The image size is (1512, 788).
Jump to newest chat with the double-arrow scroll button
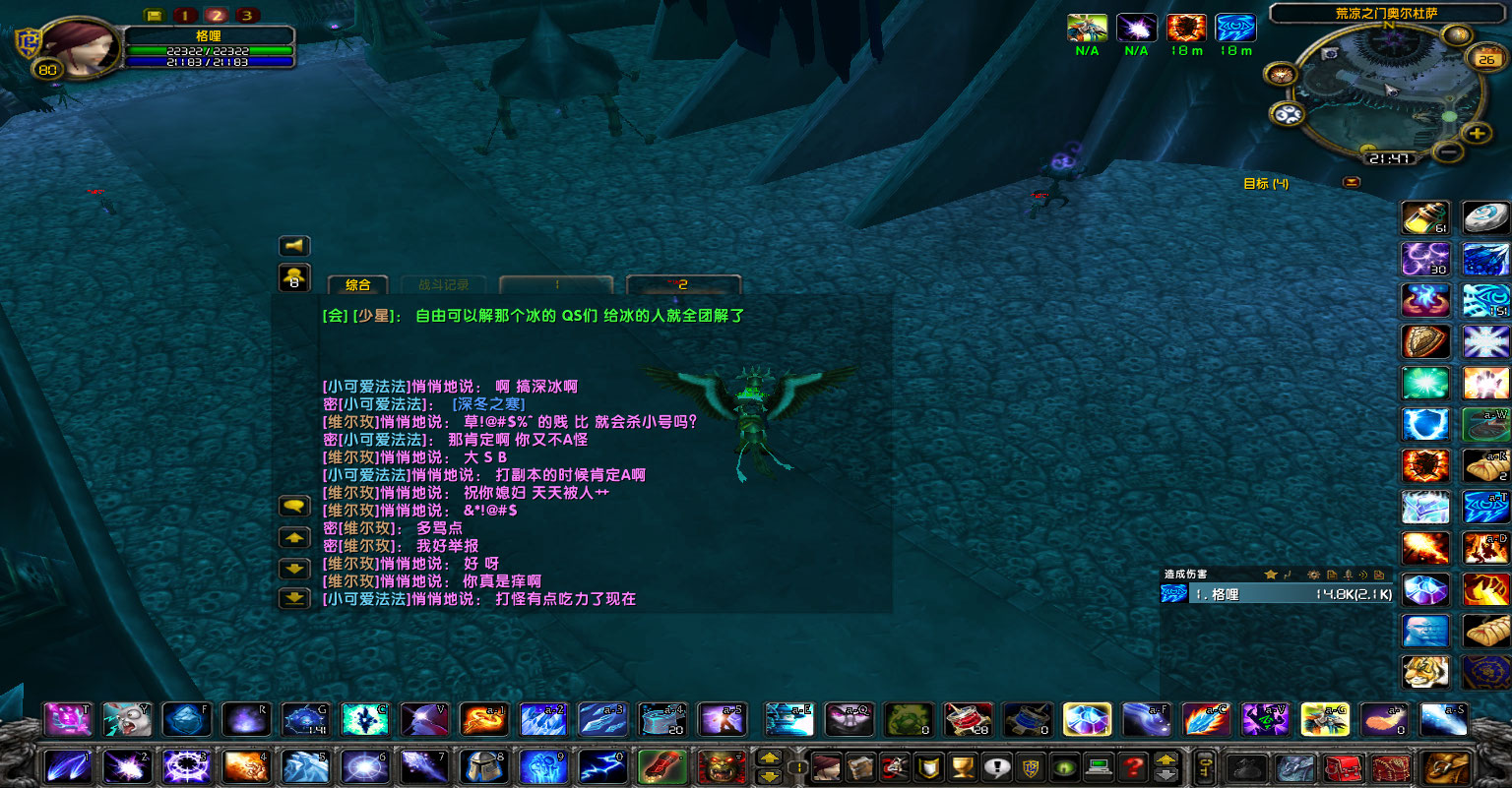(293, 598)
